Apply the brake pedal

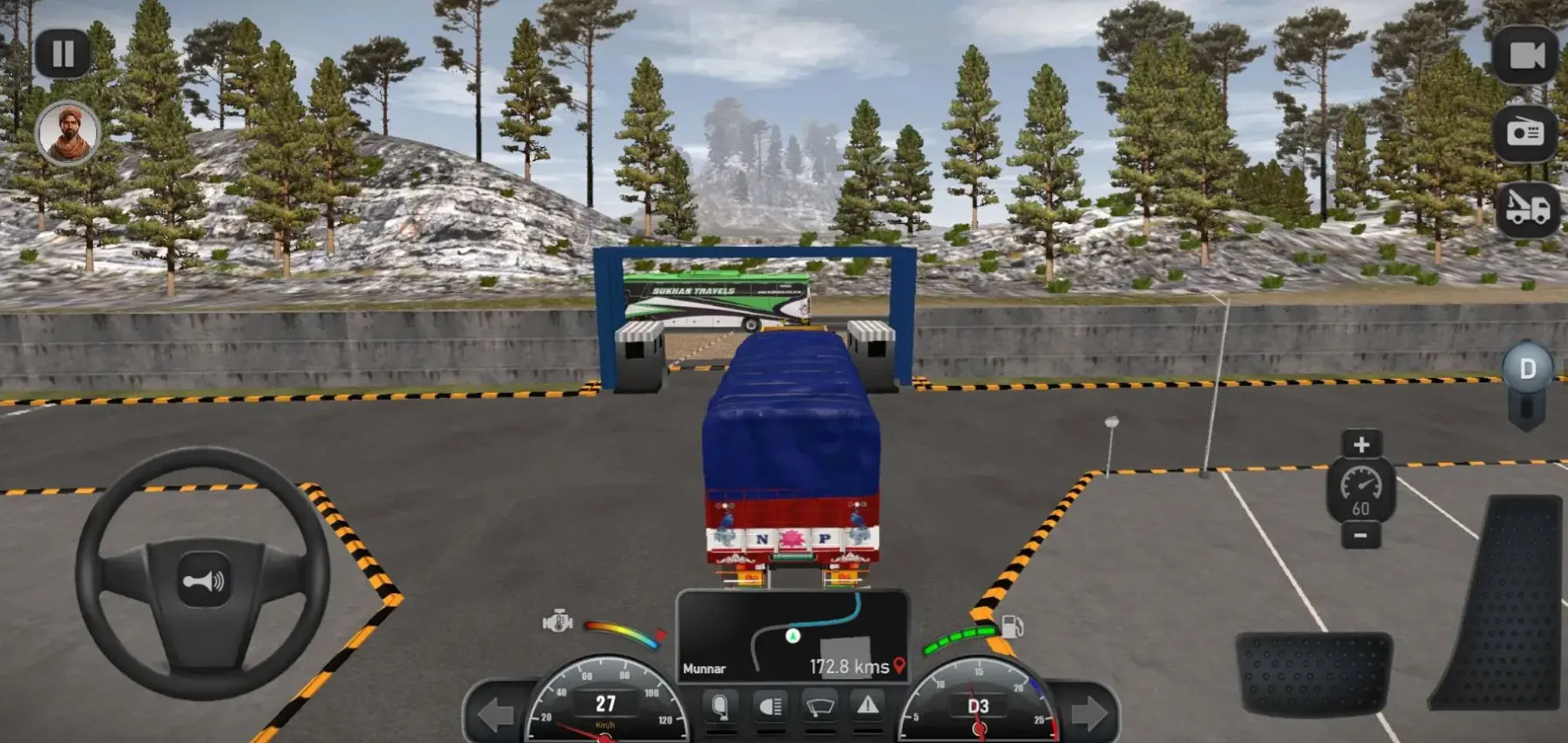(1313, 673)
